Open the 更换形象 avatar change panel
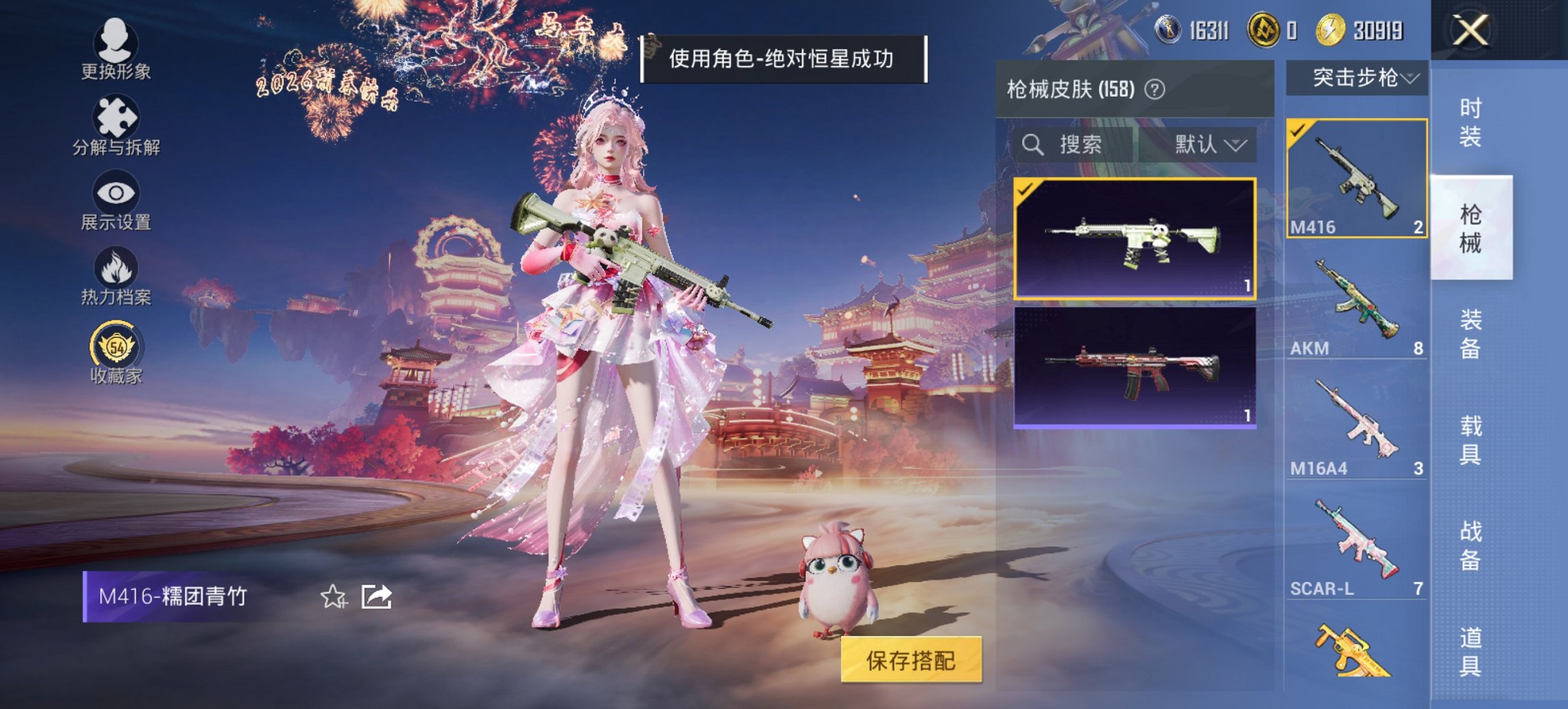The image size is (1568, 709). (x=115, y=46)
